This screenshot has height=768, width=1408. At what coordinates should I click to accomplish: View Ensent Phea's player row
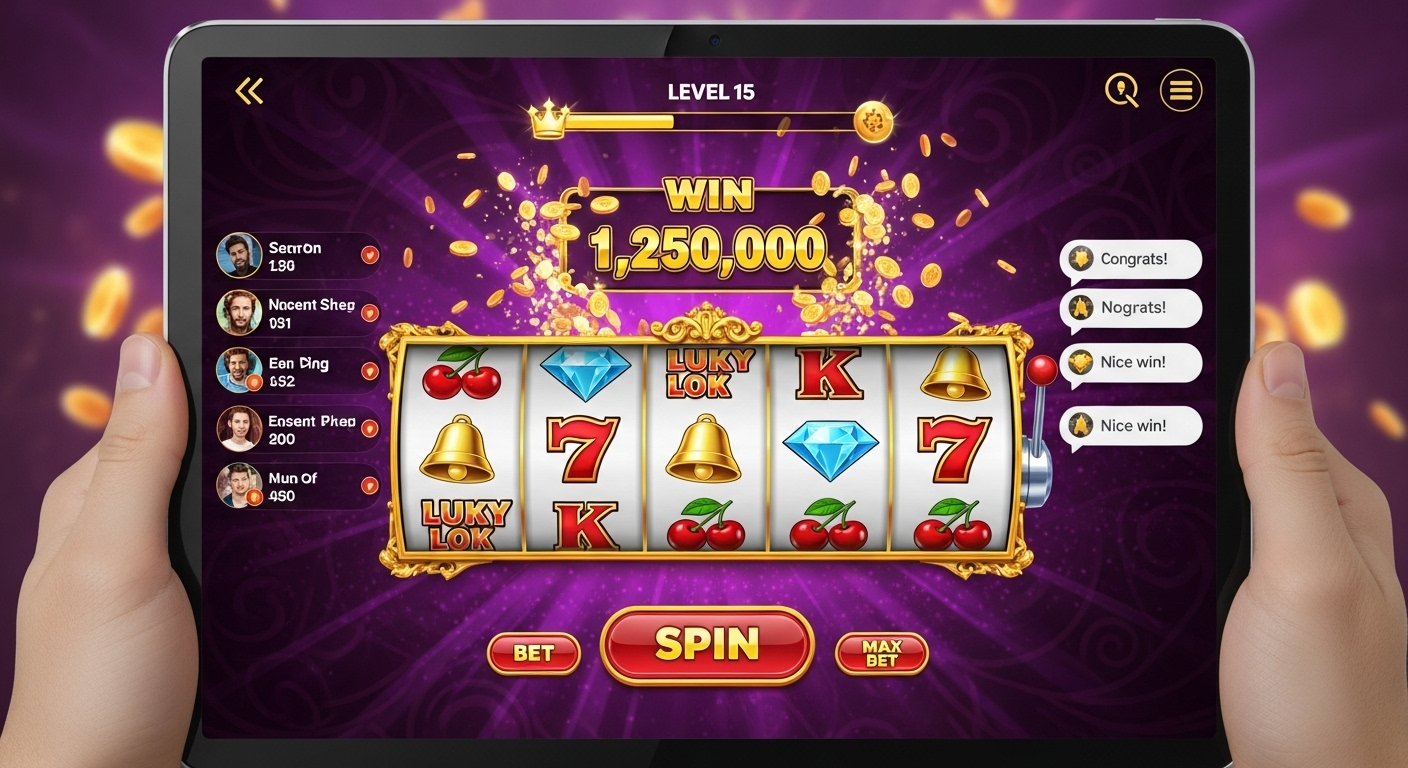298,429
